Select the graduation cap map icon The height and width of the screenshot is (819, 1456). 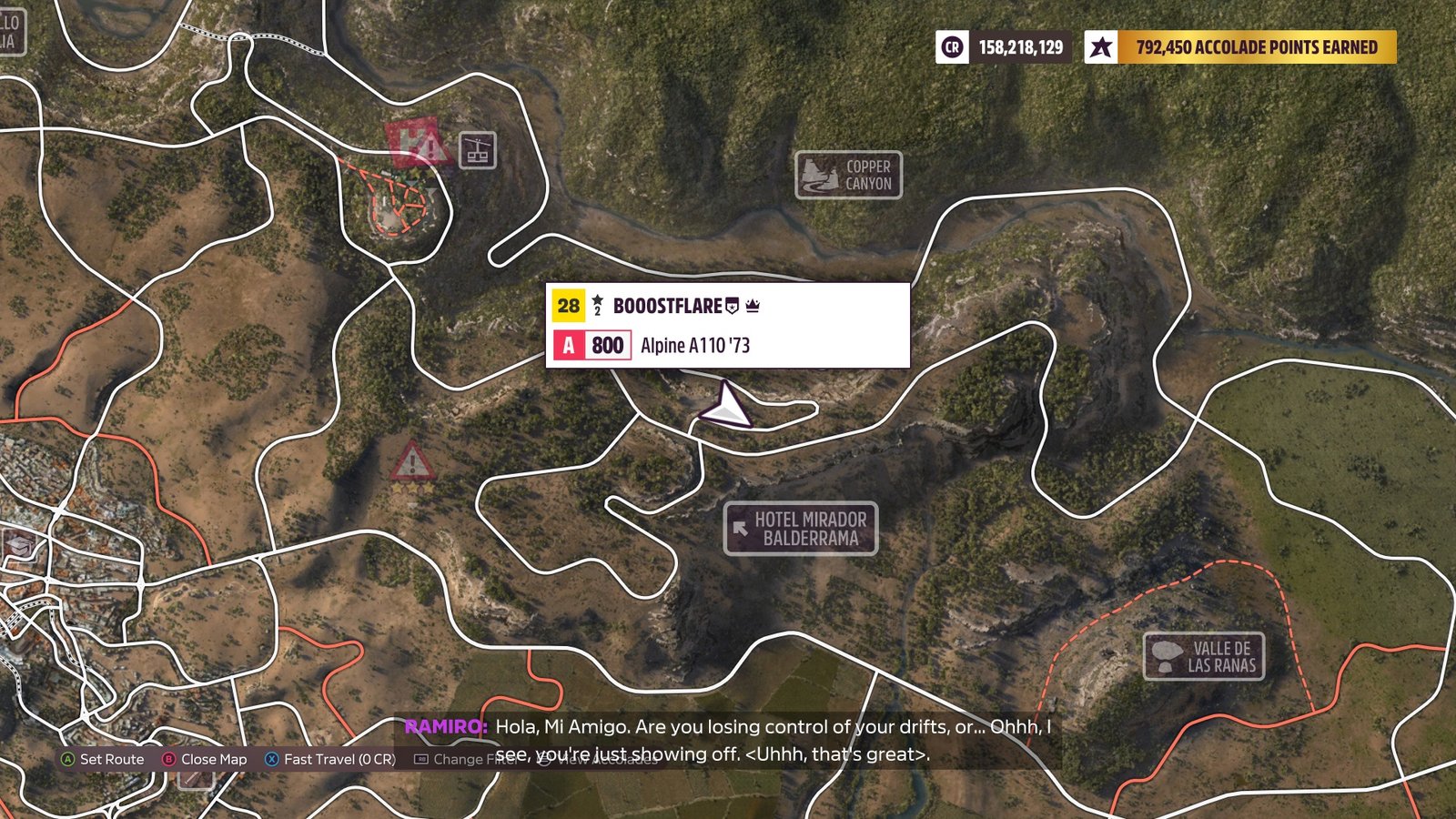(20, 546)
